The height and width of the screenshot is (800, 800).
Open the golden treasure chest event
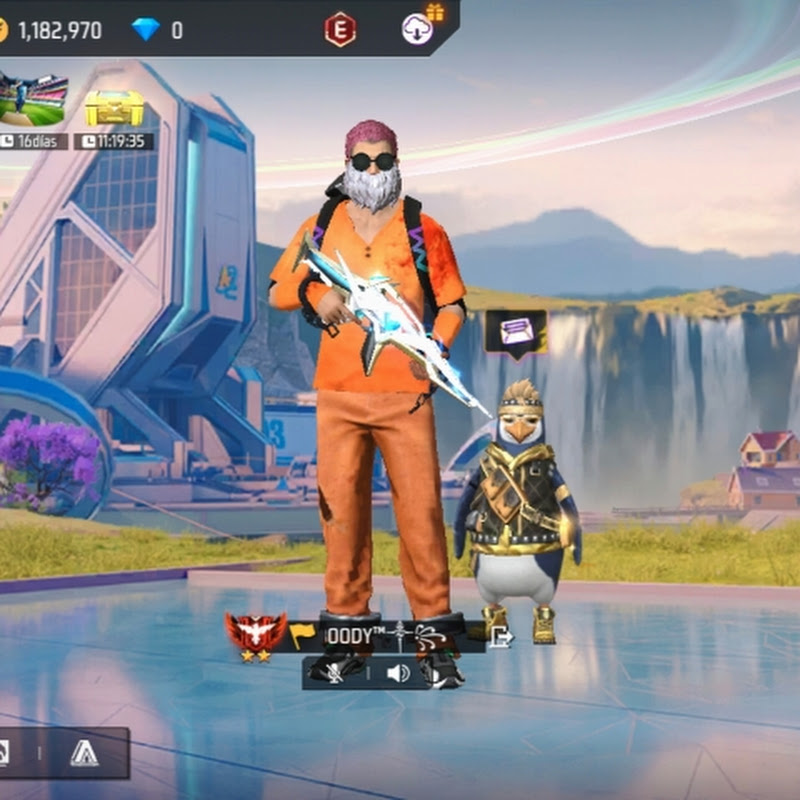click(113, 107)
